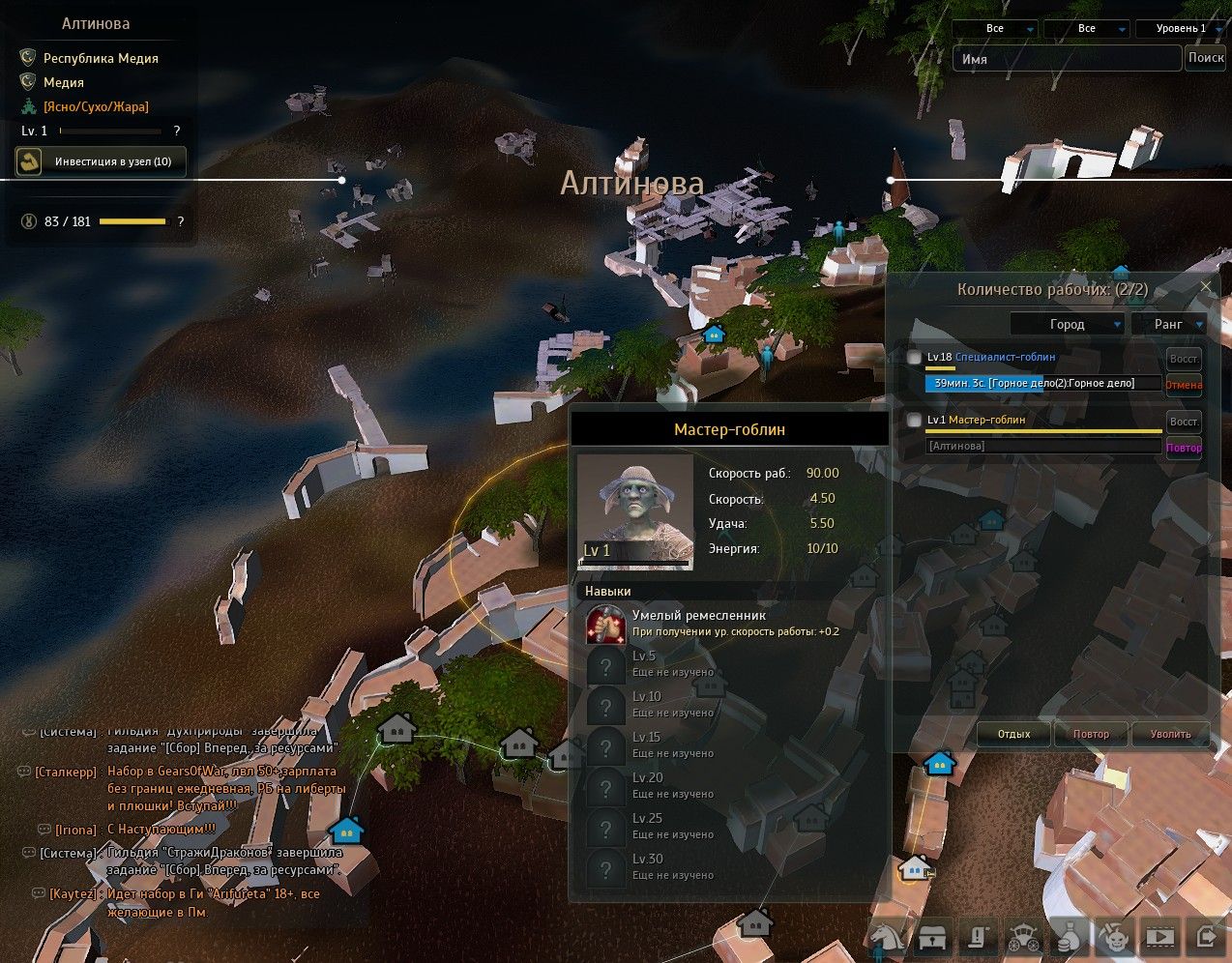
Task: Open the goblin worker list icon
Action: pyautogui.click(x=1115, y=936)
